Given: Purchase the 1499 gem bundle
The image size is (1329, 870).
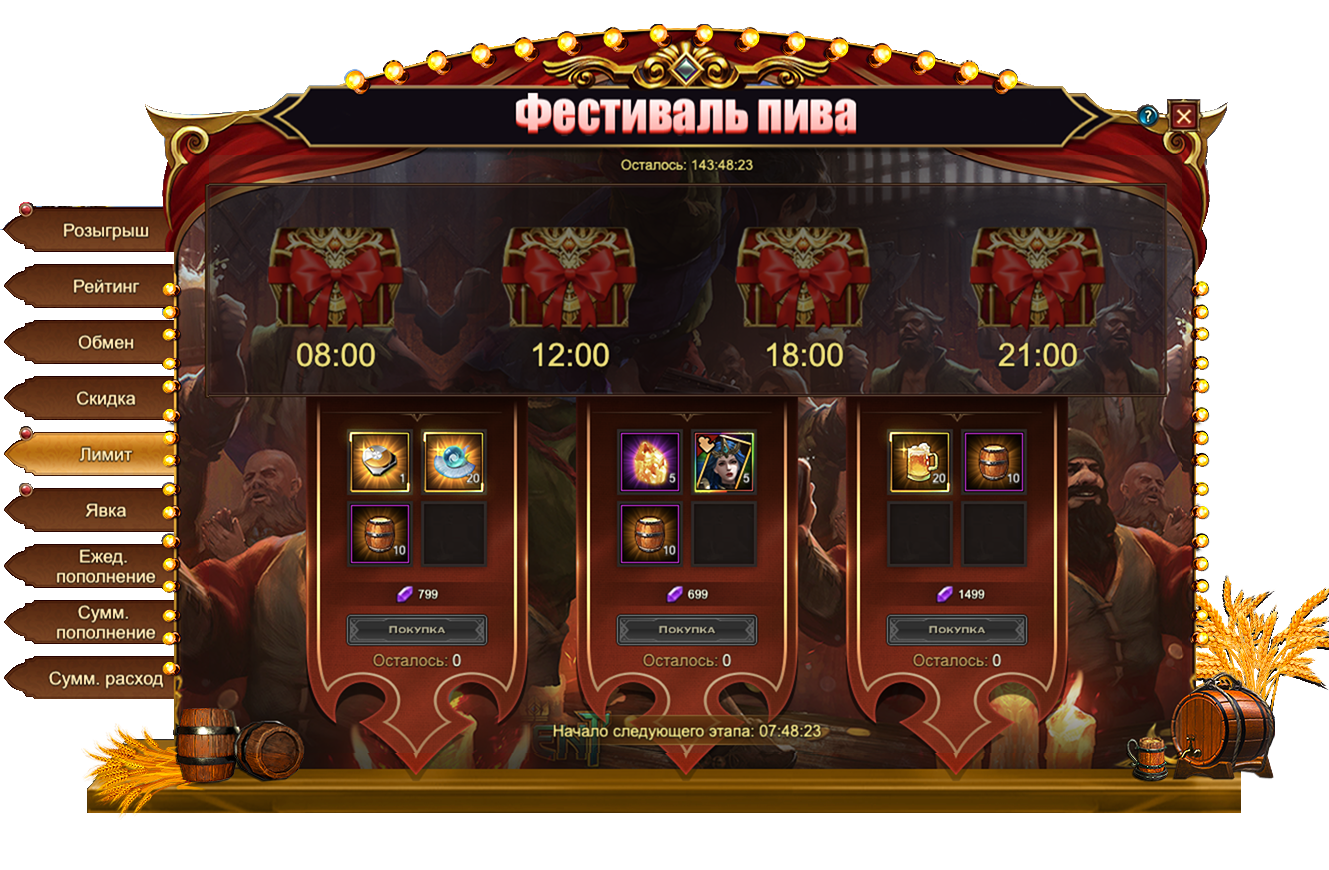Looking at the screenshot, I should pos(957,630).
